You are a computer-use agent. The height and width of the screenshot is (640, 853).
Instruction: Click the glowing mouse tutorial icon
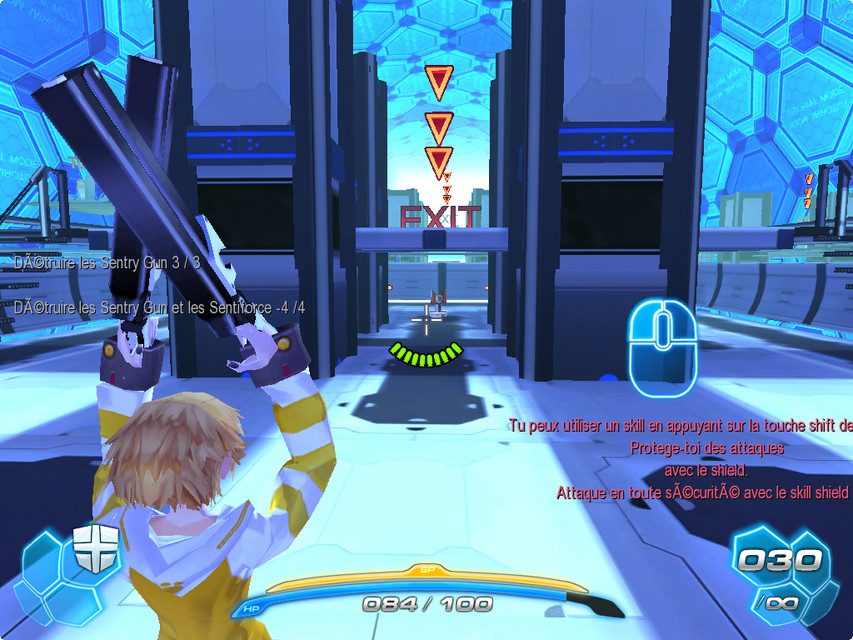(661, 346)
